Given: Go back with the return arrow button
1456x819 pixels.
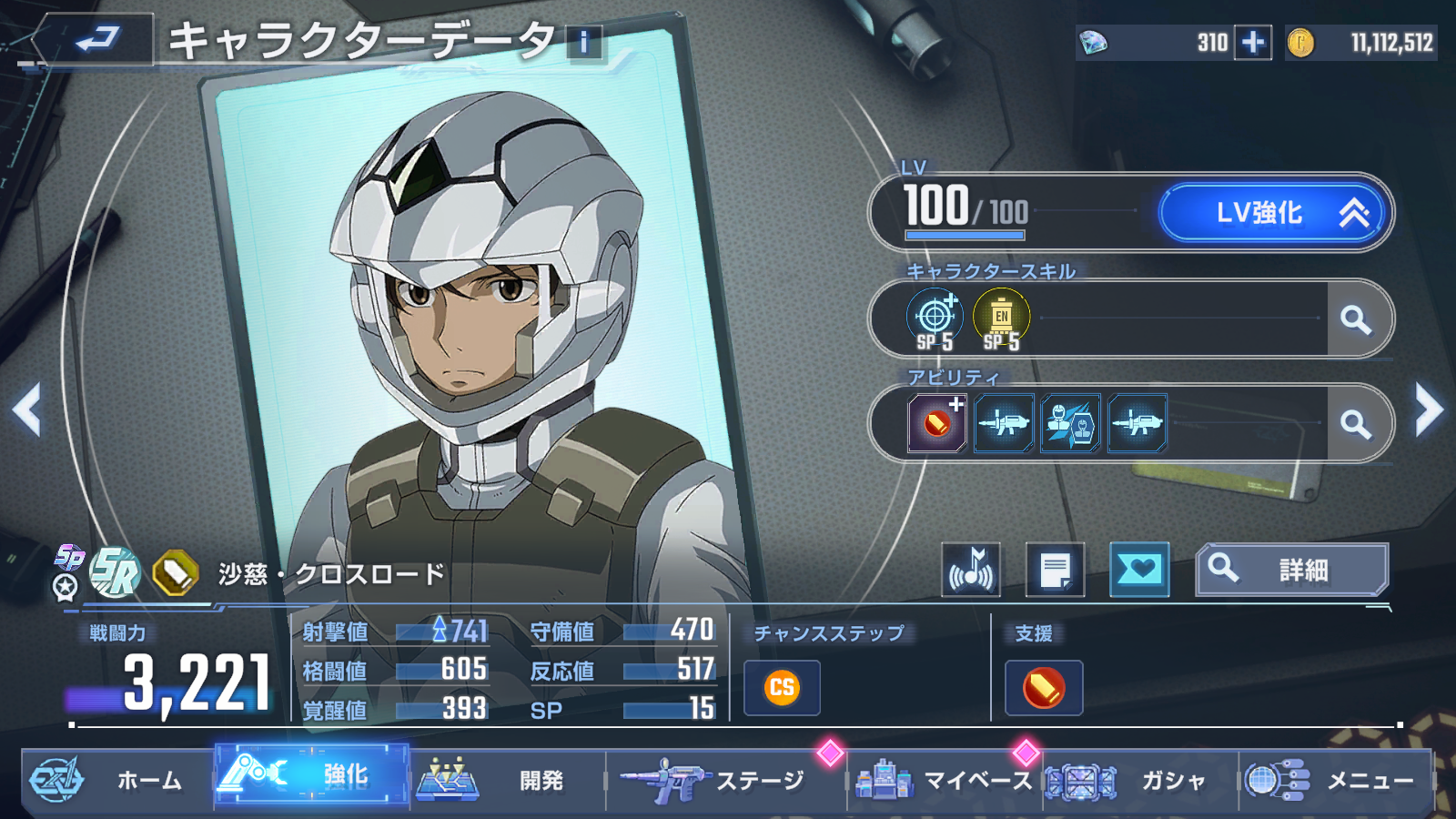Looking at the screenshot, I should 96,40.
